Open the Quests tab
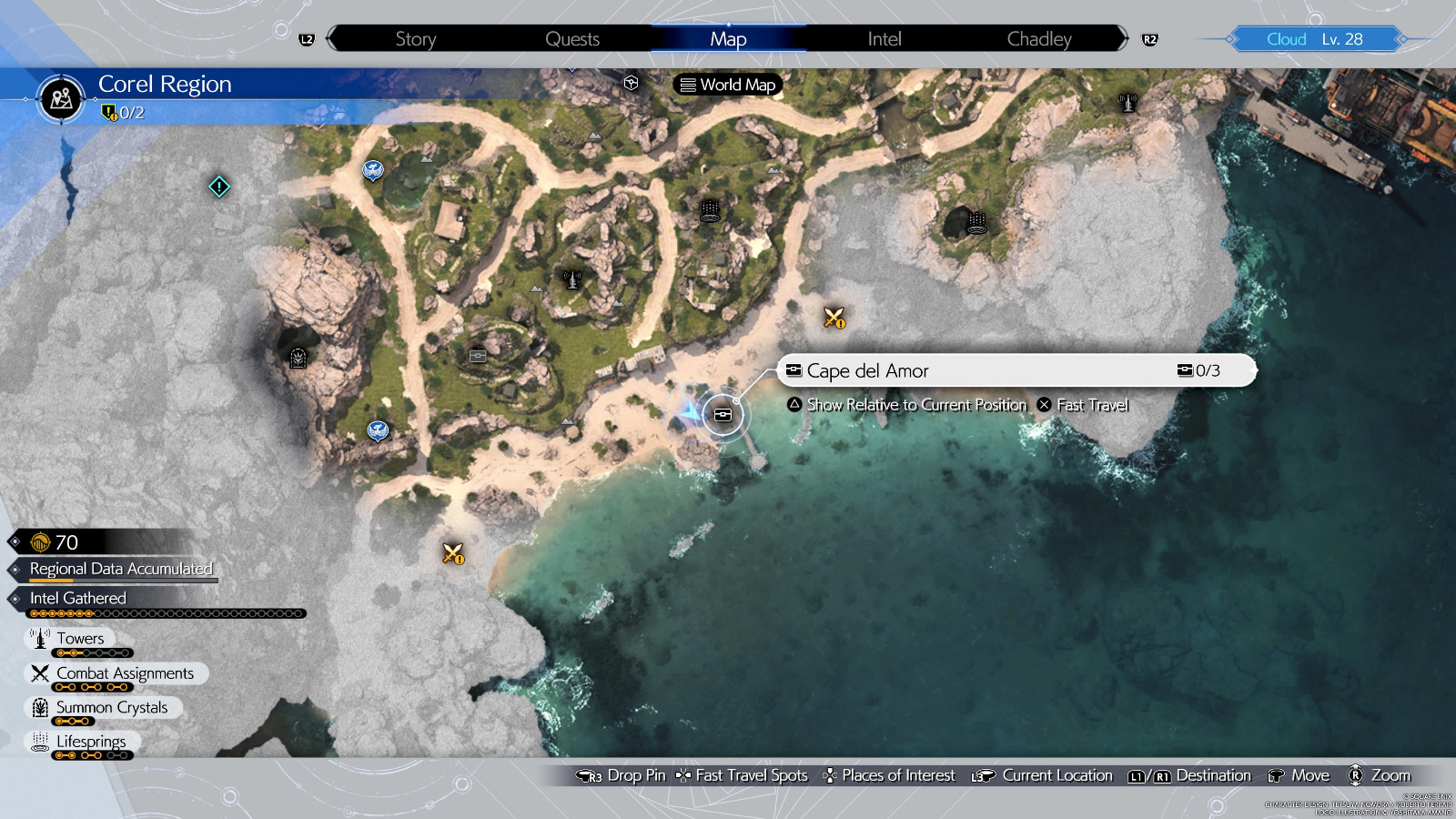This screenshot has width=1456, height=819. pos(571,39)
